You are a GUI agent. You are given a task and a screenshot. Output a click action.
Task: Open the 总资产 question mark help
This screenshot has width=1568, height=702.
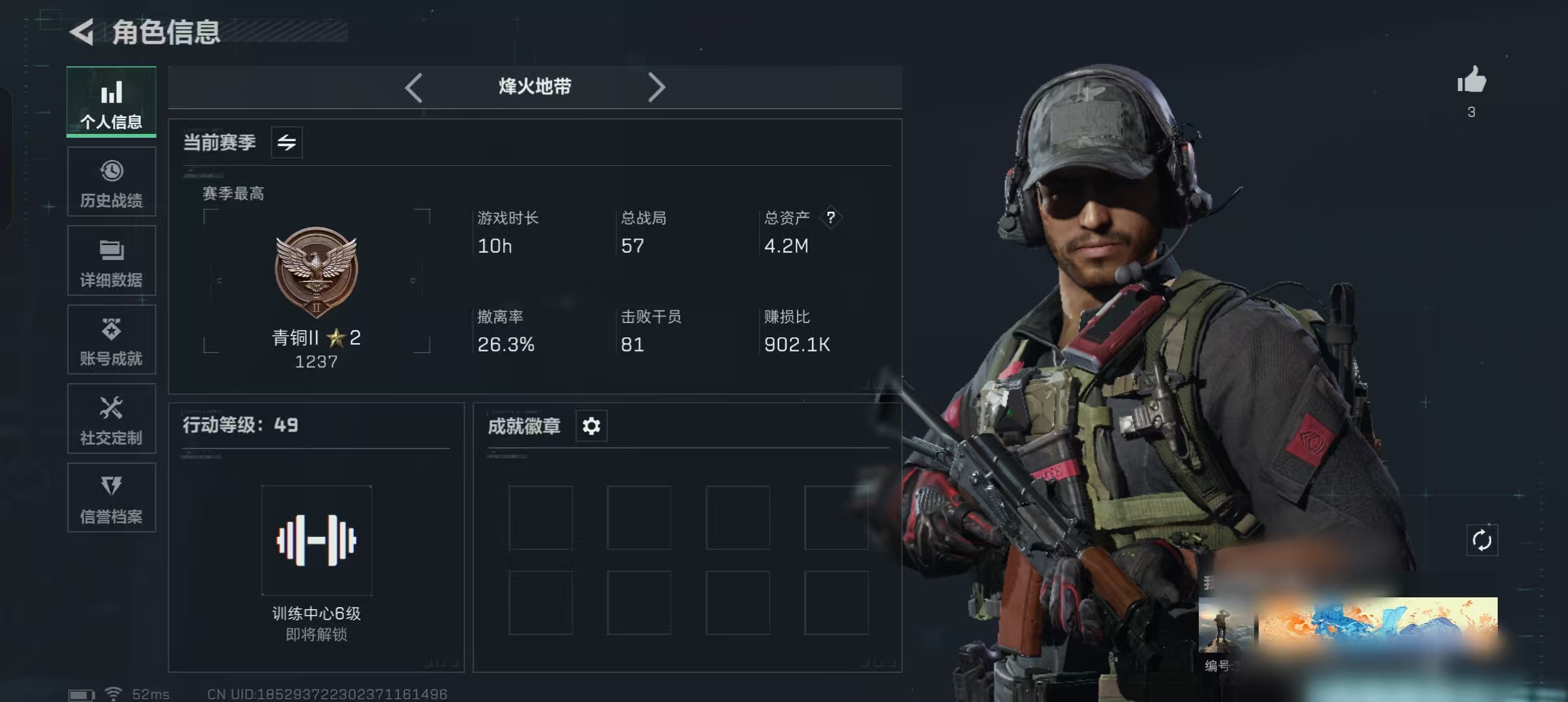click(831, 218)
